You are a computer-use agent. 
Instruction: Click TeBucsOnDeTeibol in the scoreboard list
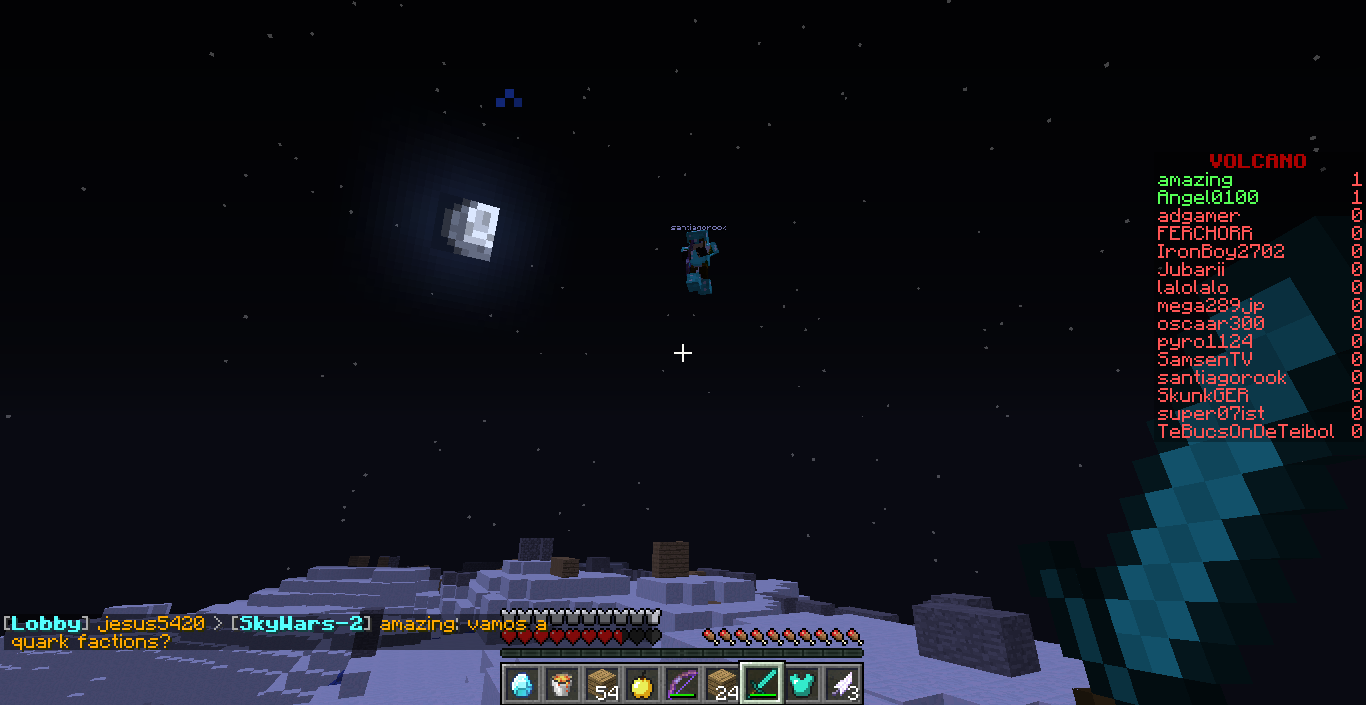coord(1245,432)
